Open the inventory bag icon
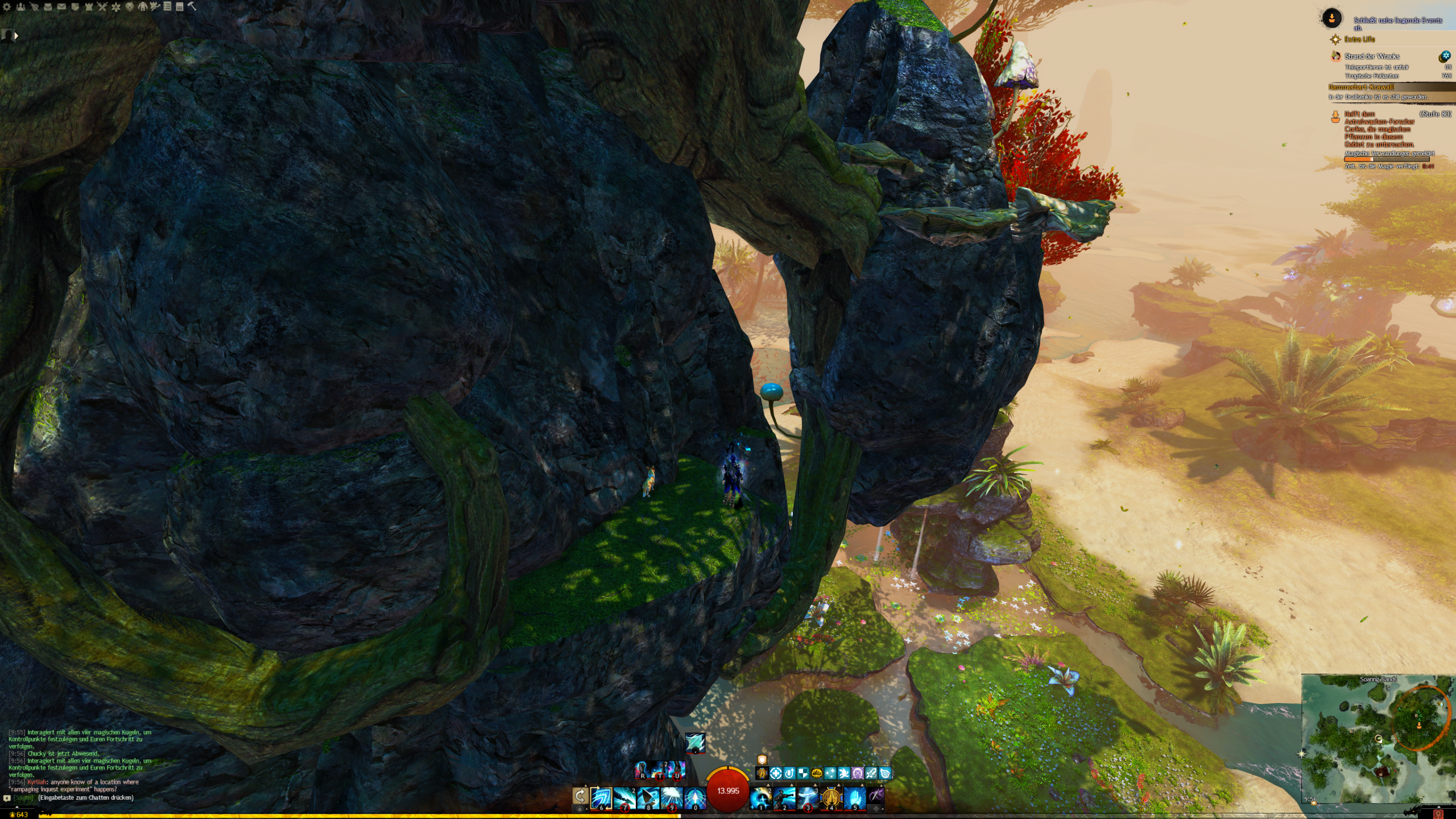Image resolution: width=1456 pixels, height=819 pixels. 48,7
